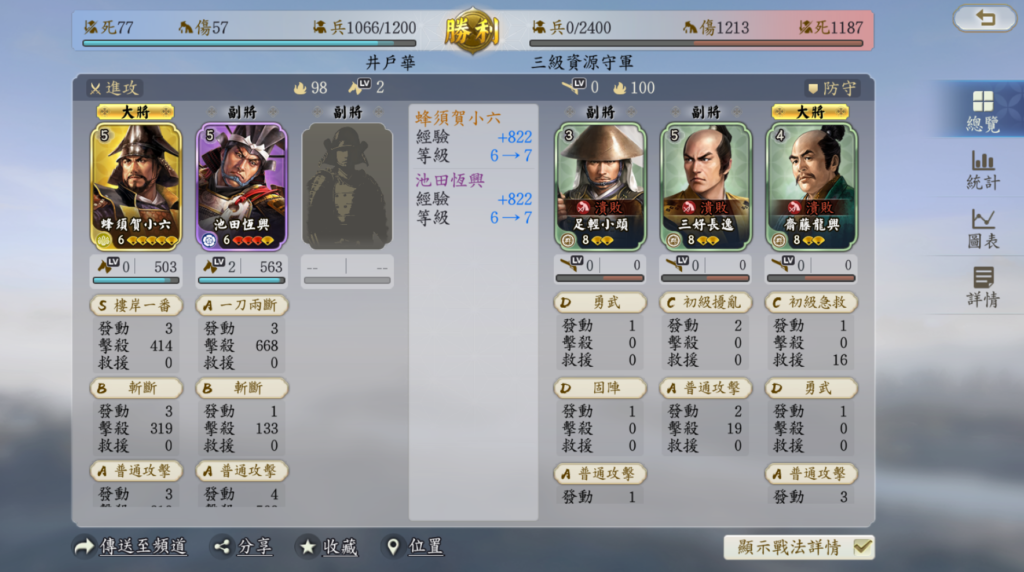Viewport: 1024px width, 572px height.
Task: View the 初級擾亂 skill
Action: point(706,302)
